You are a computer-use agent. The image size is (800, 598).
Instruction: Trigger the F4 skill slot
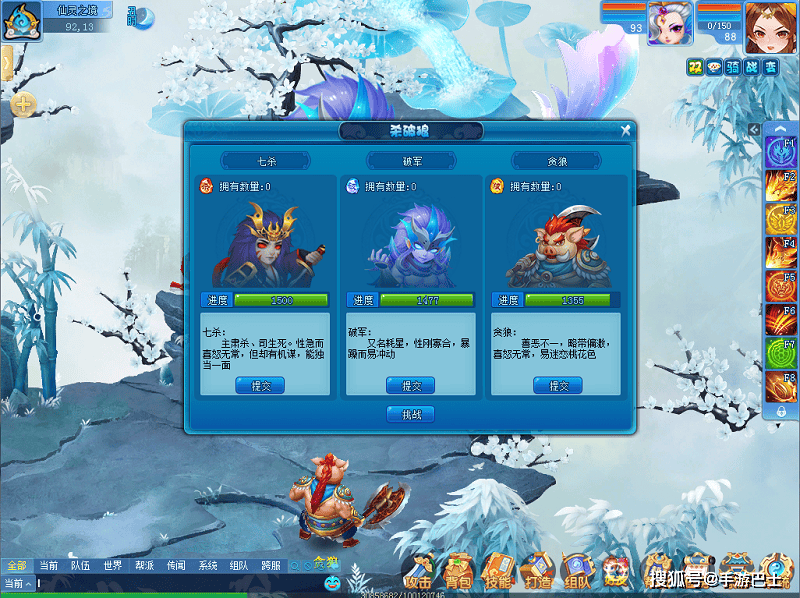[x=780, y=252]
